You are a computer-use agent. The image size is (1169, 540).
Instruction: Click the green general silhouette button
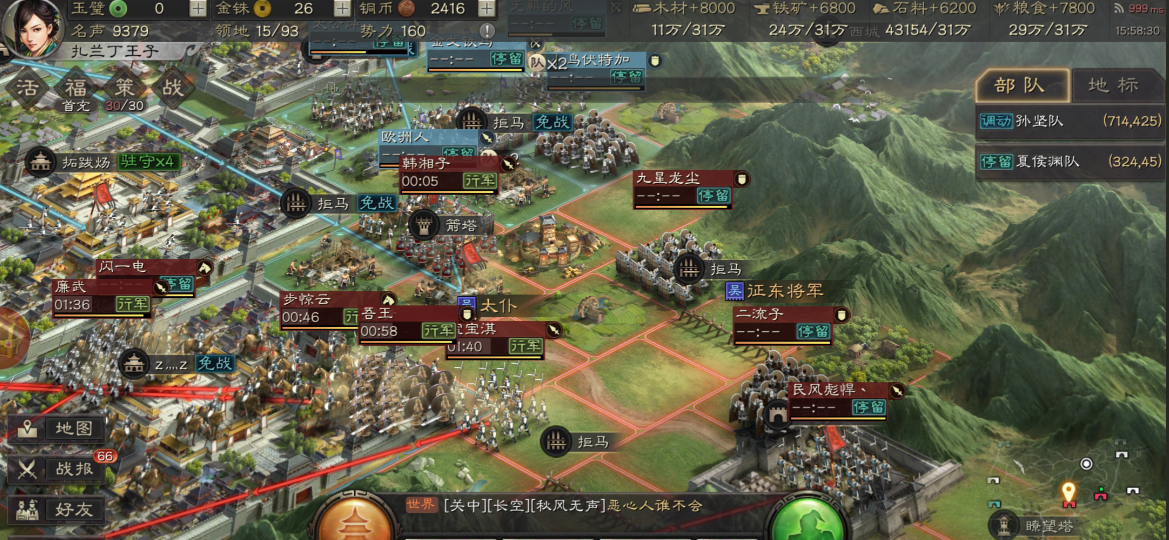coord(806,520)
